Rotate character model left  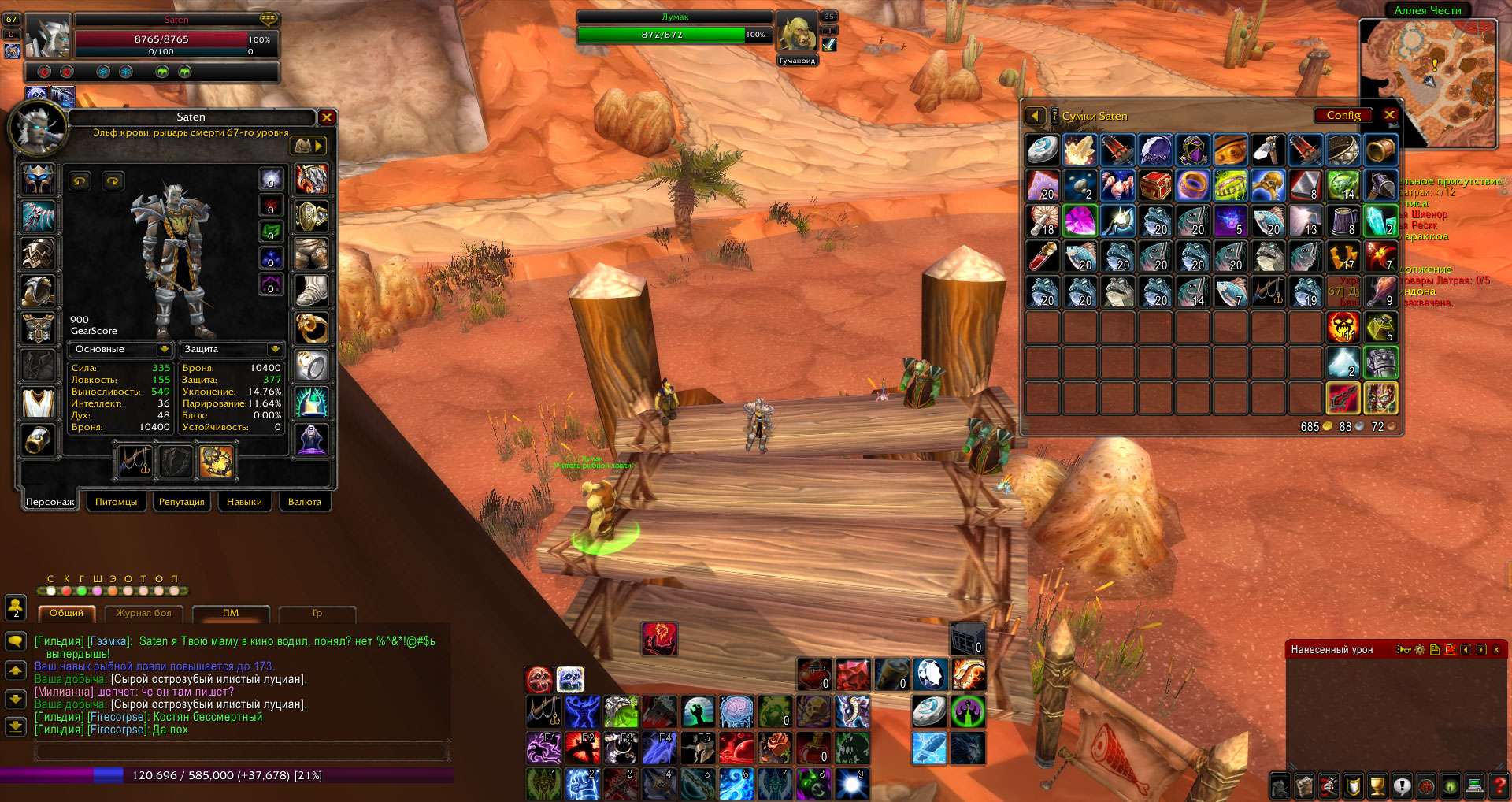80,181
